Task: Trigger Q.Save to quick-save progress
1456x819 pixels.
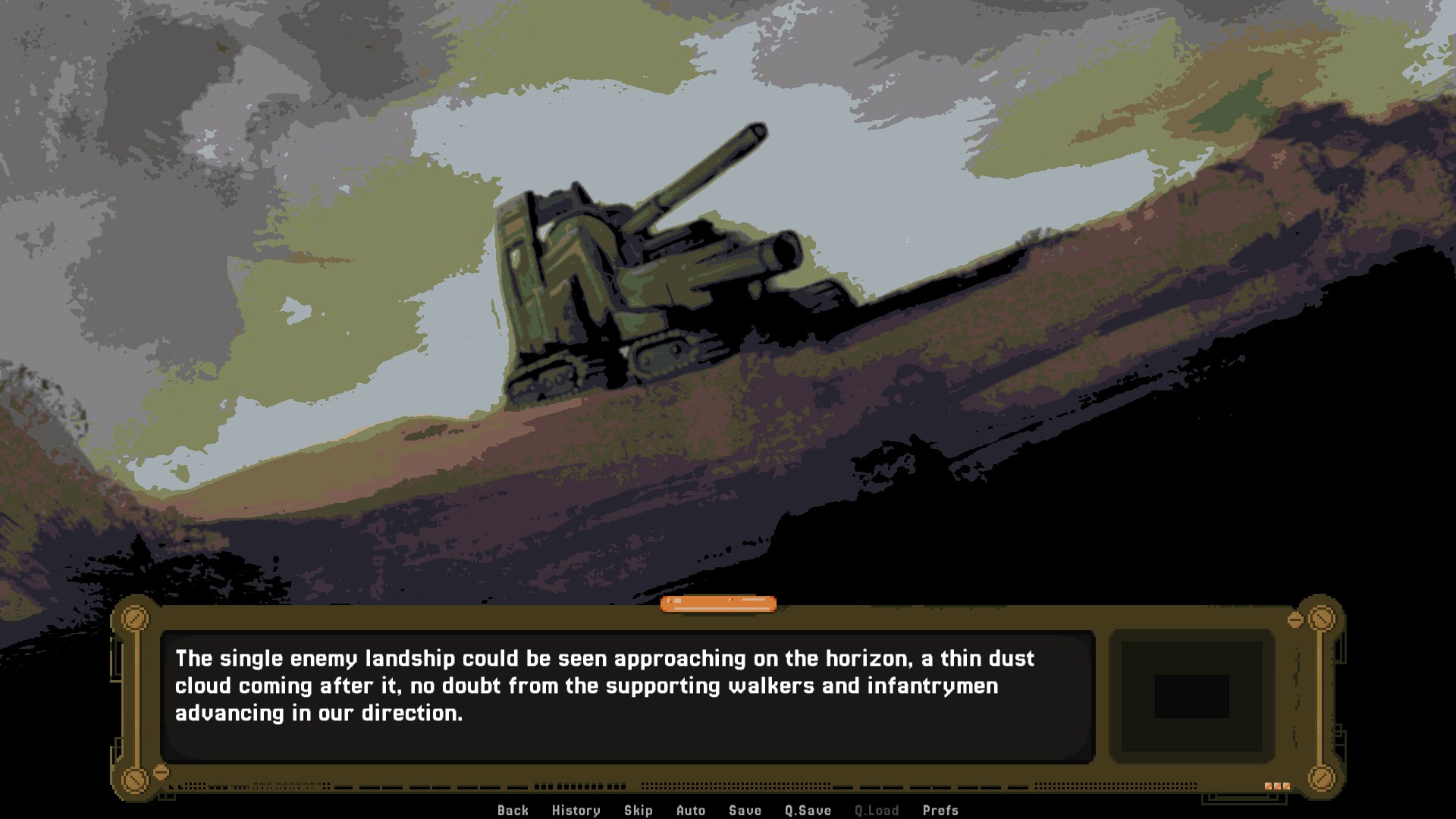Action: click(807, 810)
